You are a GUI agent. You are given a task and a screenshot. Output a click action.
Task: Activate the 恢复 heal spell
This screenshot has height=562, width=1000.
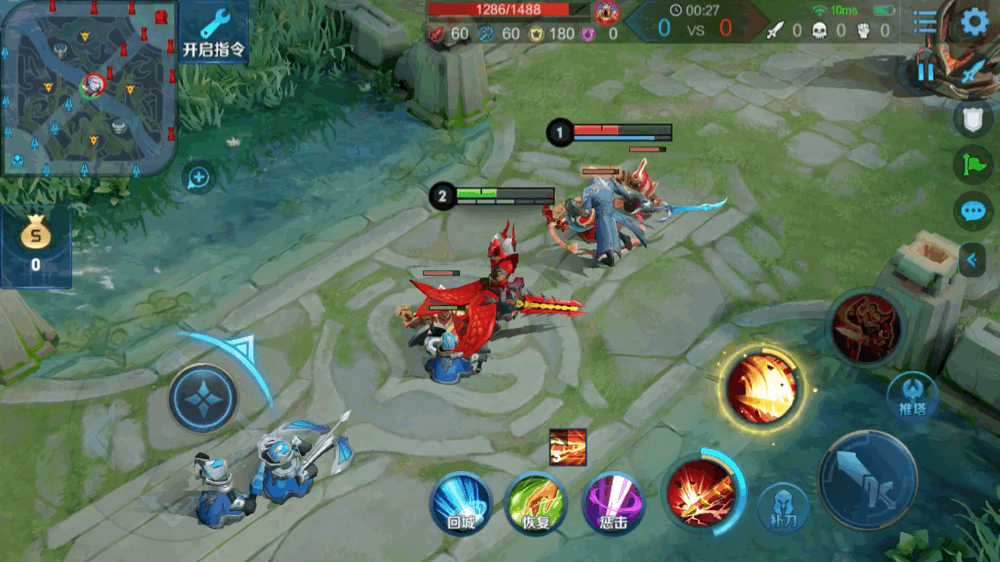(535, 503)
